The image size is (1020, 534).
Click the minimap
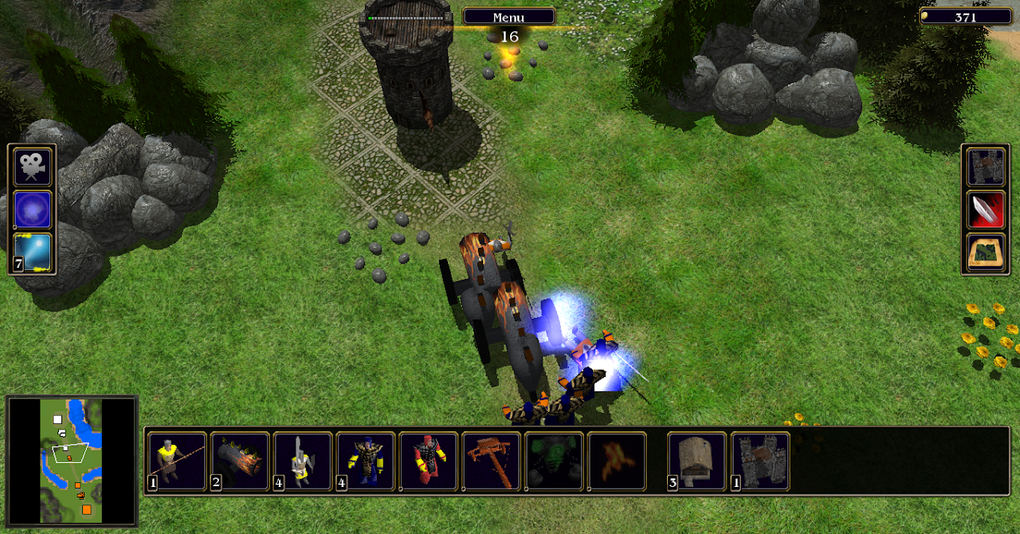click(x=71, y=461)
